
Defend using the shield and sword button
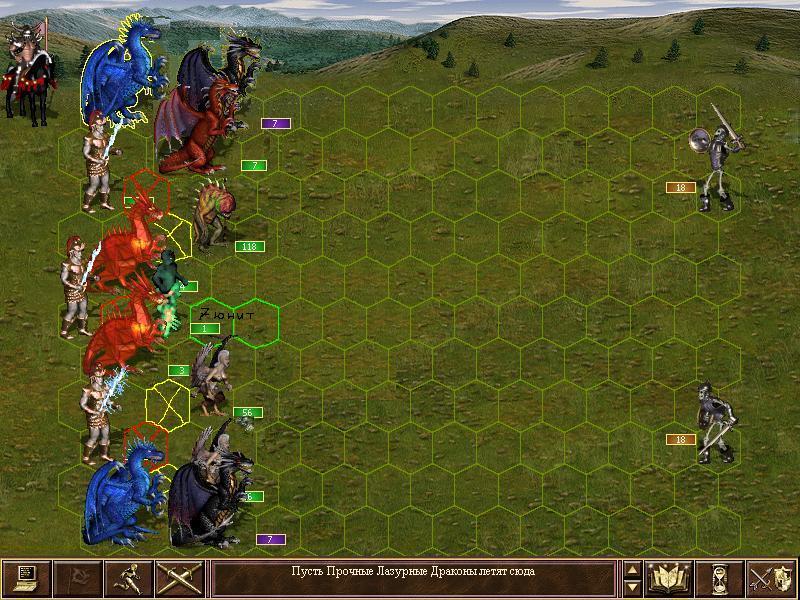pos(772,578)
